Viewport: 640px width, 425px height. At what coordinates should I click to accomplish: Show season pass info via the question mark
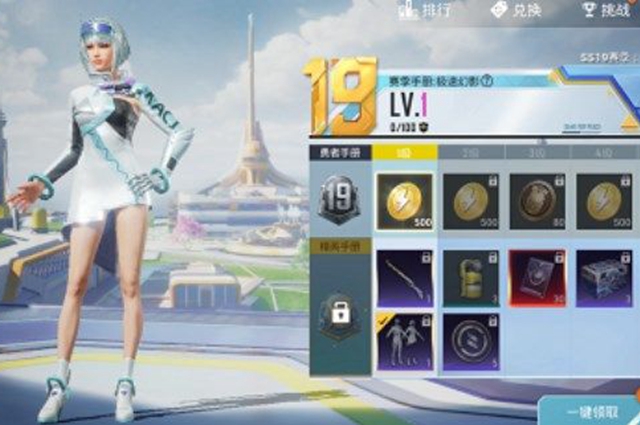(x=487, y=82)
